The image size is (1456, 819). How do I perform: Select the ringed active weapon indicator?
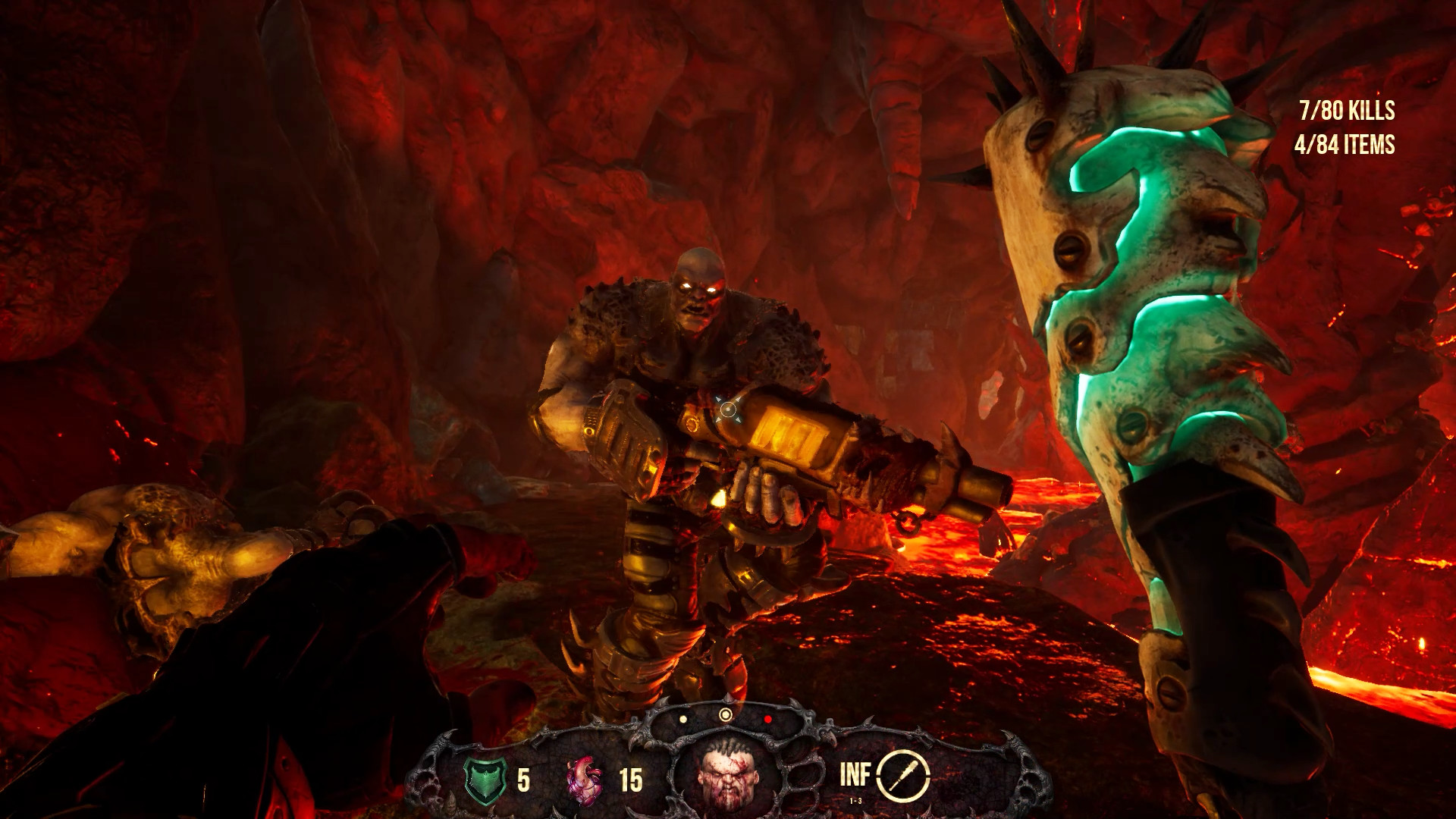[726, 715]
